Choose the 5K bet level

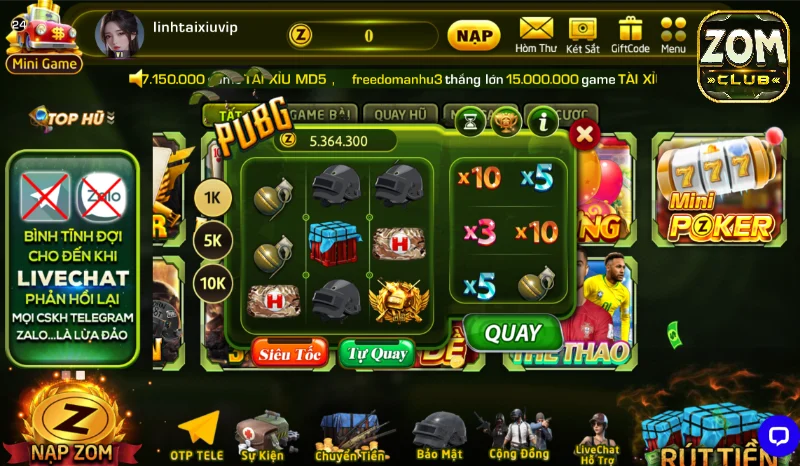[212, 241]
